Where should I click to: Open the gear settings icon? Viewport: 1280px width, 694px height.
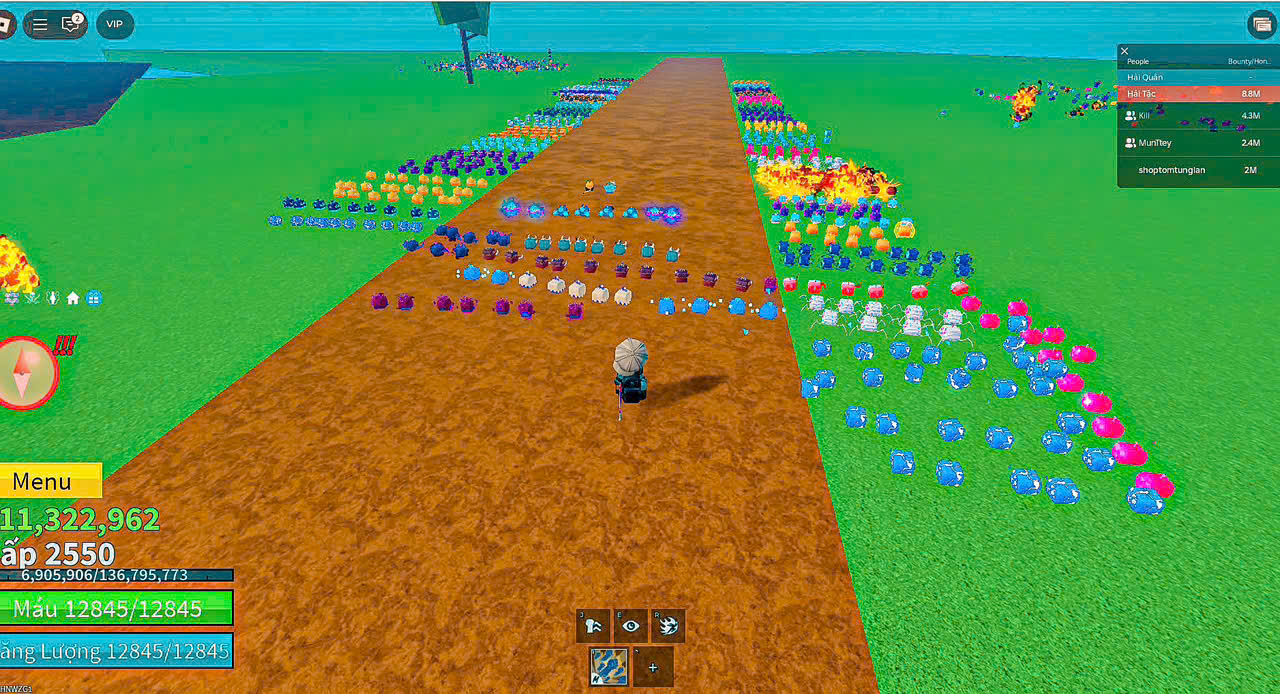click(x=12, y=298)
